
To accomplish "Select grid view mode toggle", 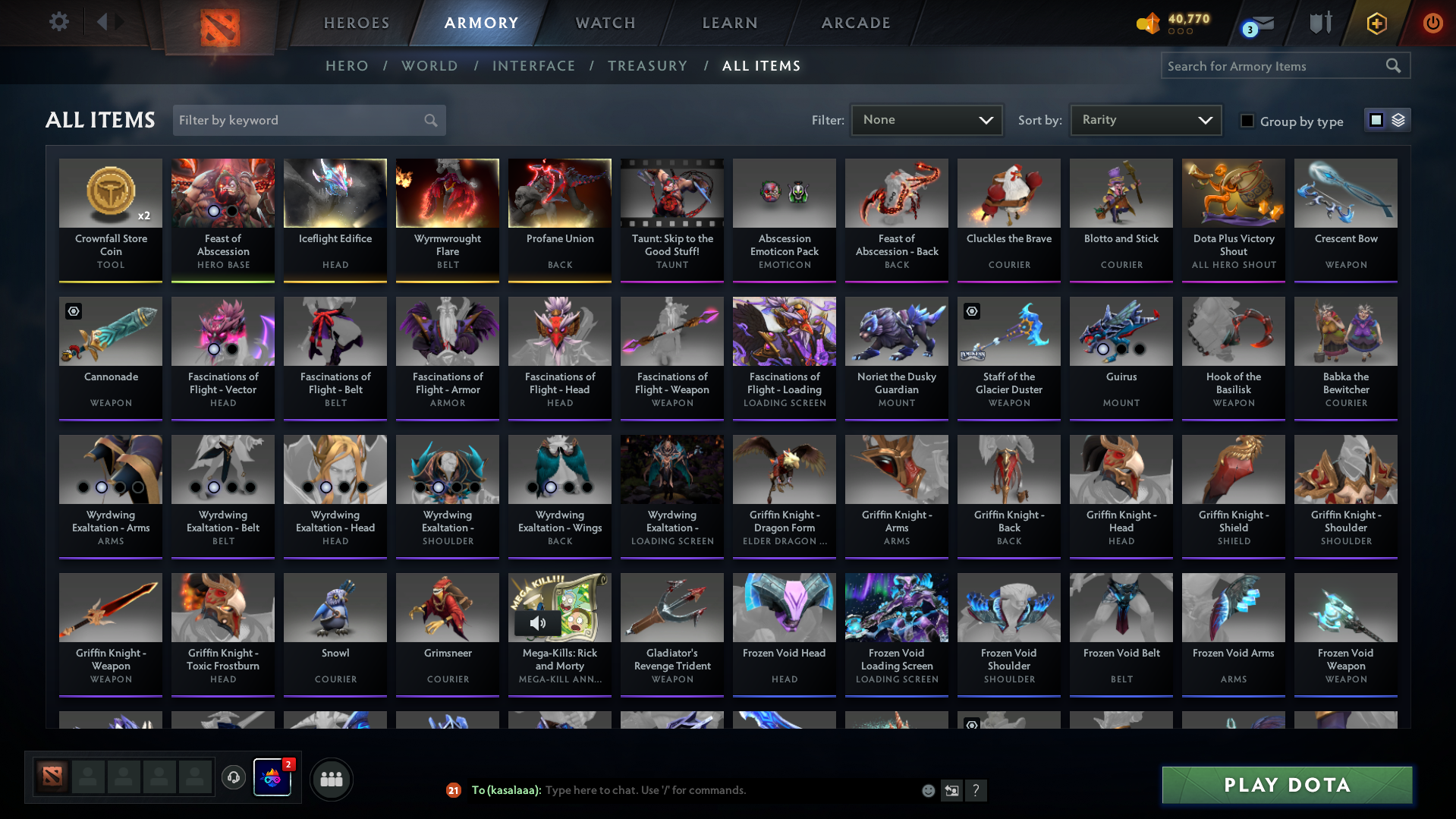I will point(1377,120).
